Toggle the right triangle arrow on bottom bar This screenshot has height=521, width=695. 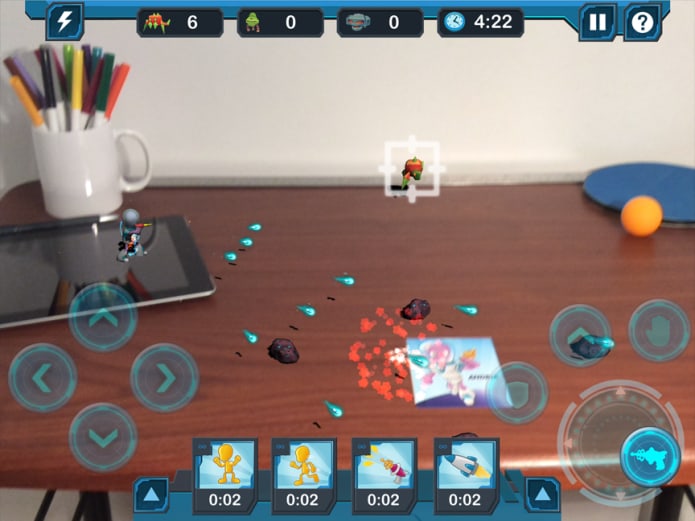tap(542, 494)
